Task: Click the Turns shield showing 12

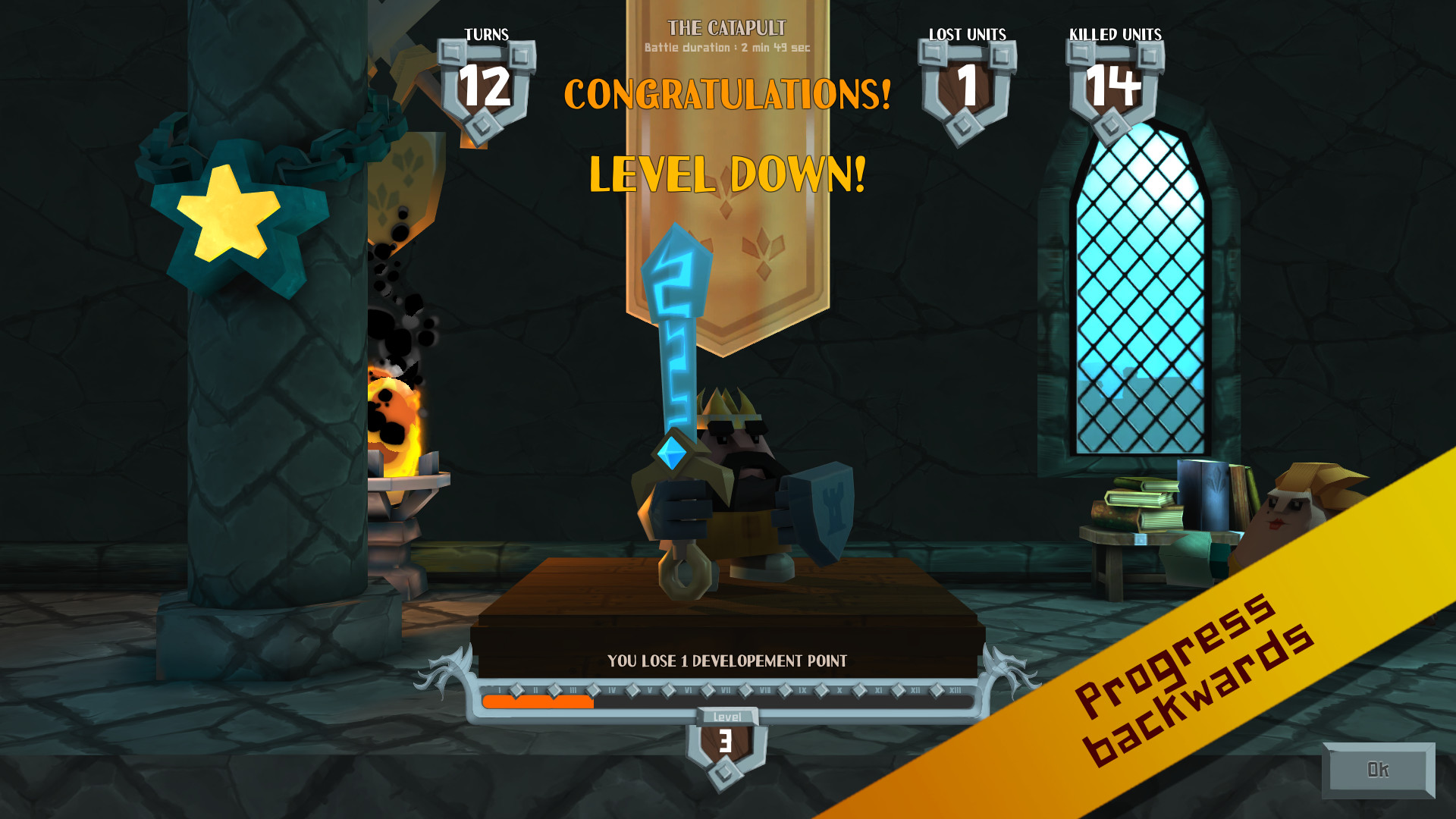Action: coord(486,82)
